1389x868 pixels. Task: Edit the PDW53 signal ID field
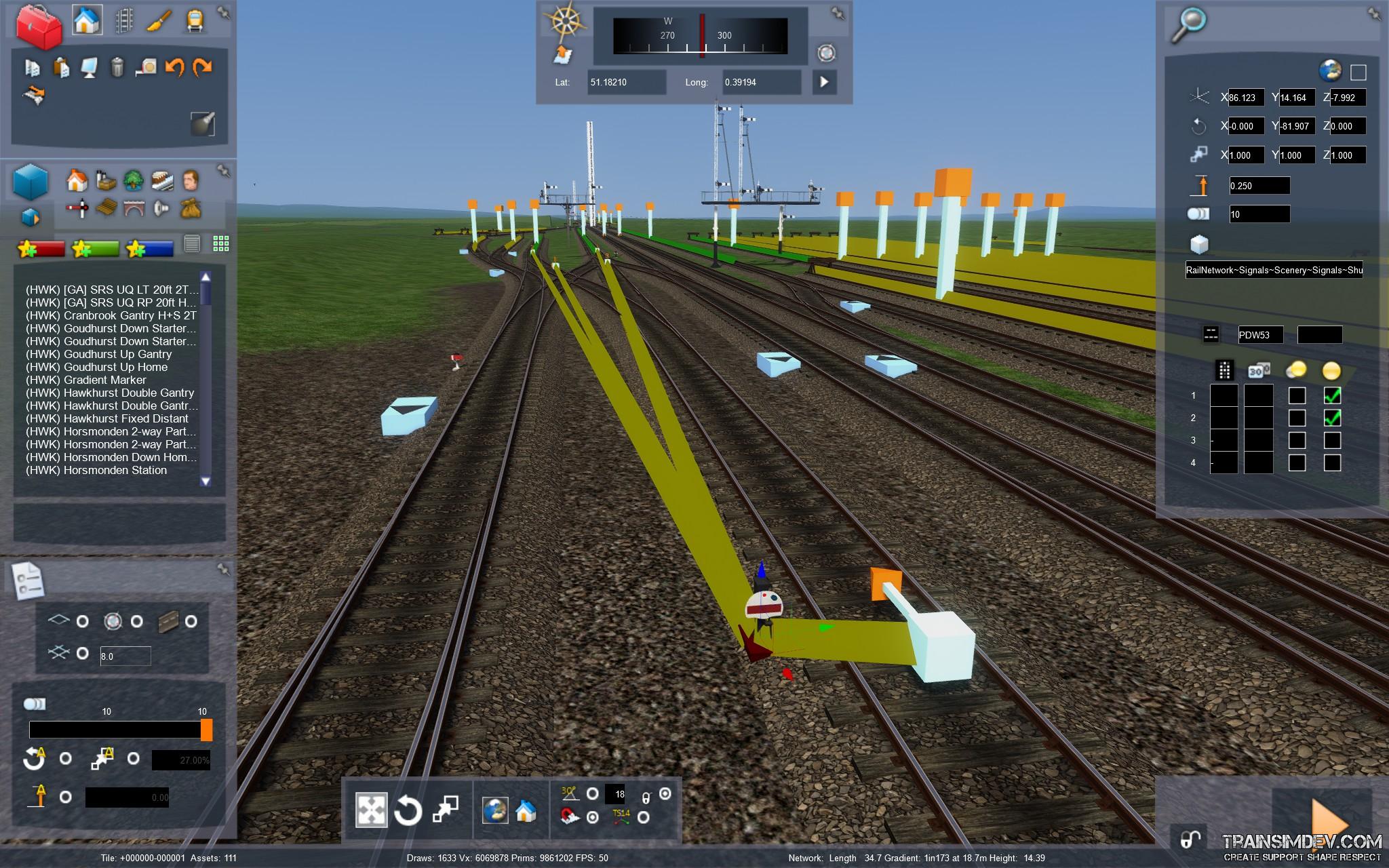1260,334
